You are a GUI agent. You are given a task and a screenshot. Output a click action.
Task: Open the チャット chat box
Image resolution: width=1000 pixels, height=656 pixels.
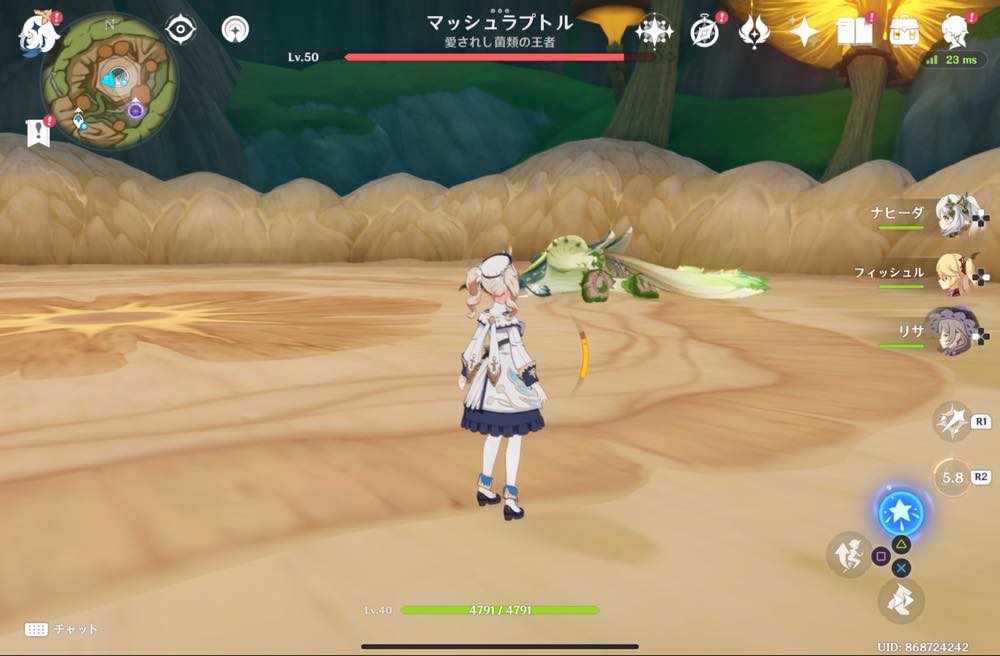click(62, 629)
